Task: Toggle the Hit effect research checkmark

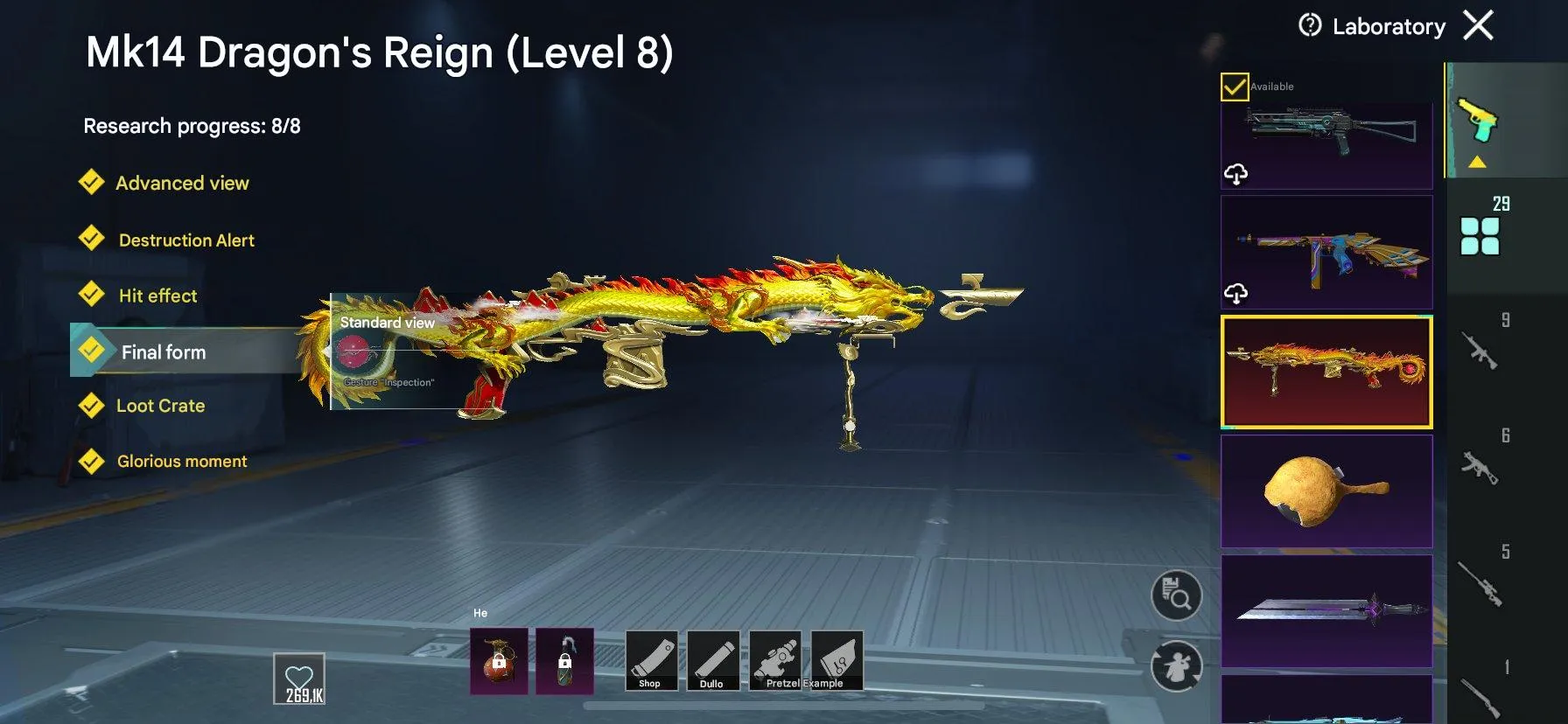Action: tap(93, 295)
